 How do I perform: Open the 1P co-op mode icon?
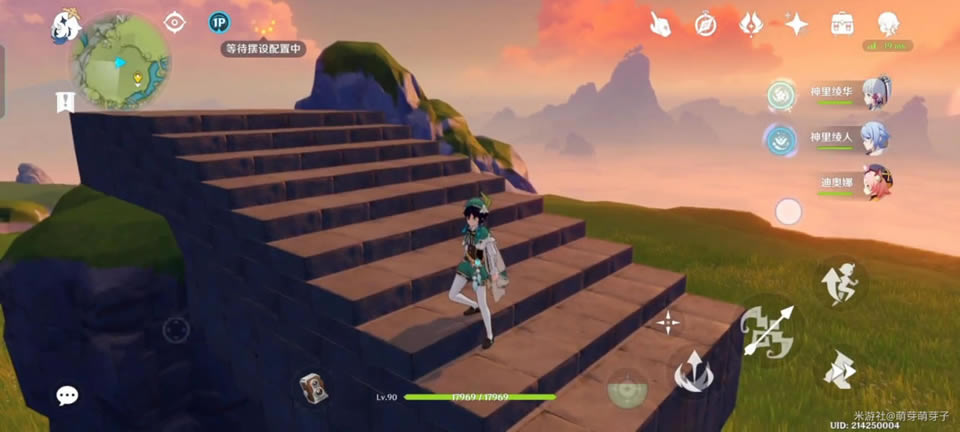[219, 22]
